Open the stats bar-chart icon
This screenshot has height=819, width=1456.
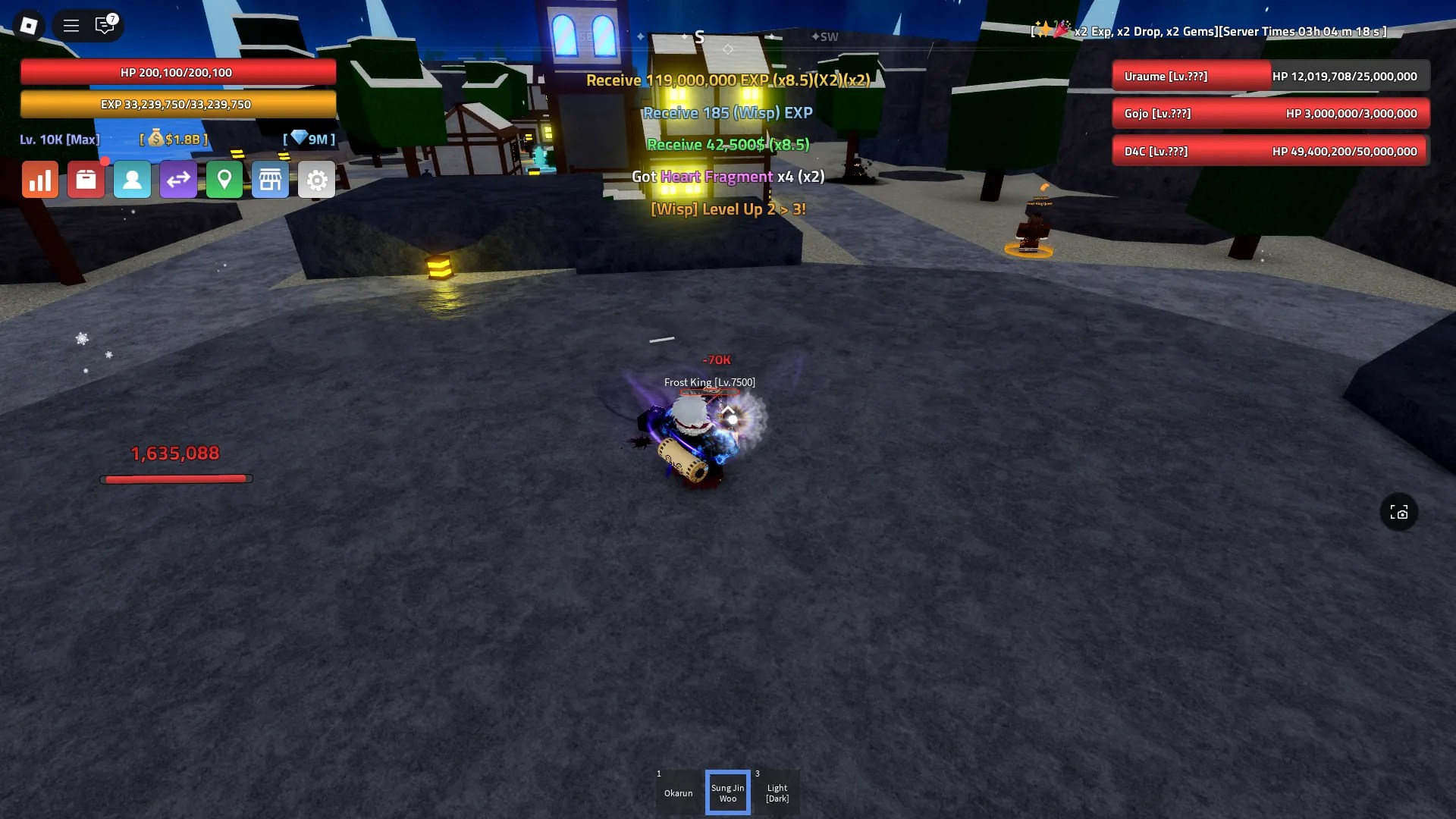pos(39,180)
